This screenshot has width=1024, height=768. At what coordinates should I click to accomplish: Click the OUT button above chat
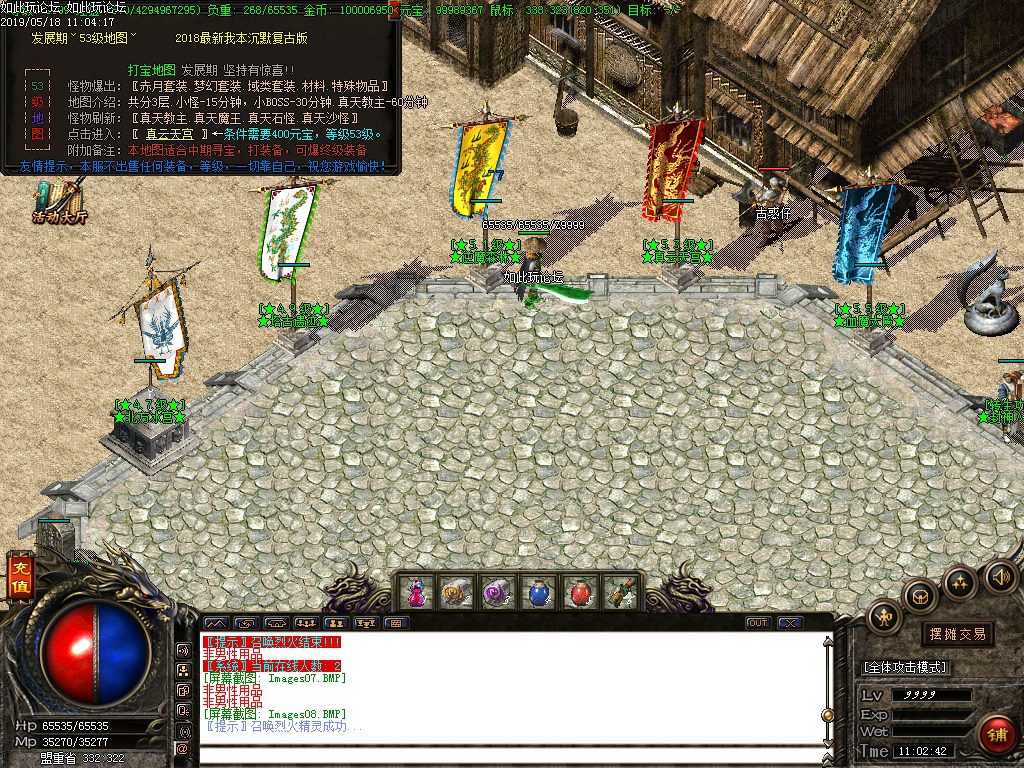(758, 623)
